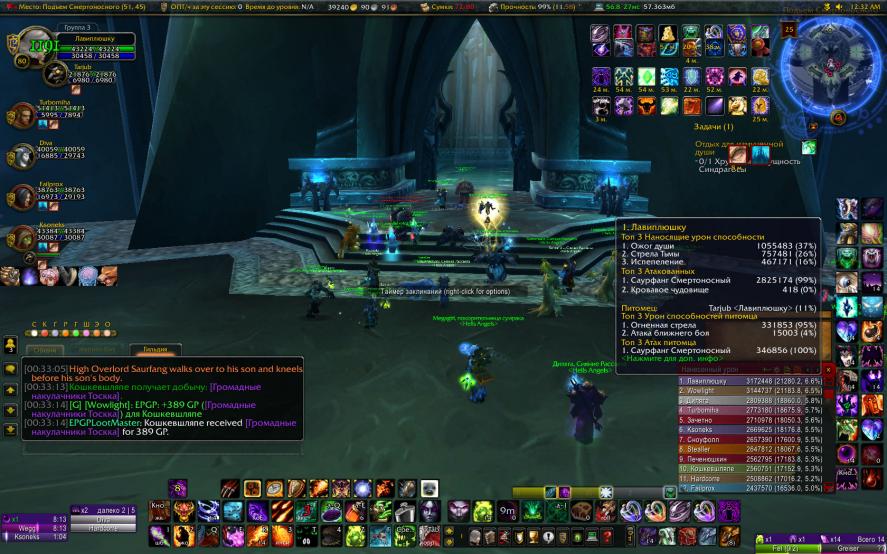This screenshot has width=887, height=554.
Task: Click the raid size 25 flag
Action: pos(789,30)
